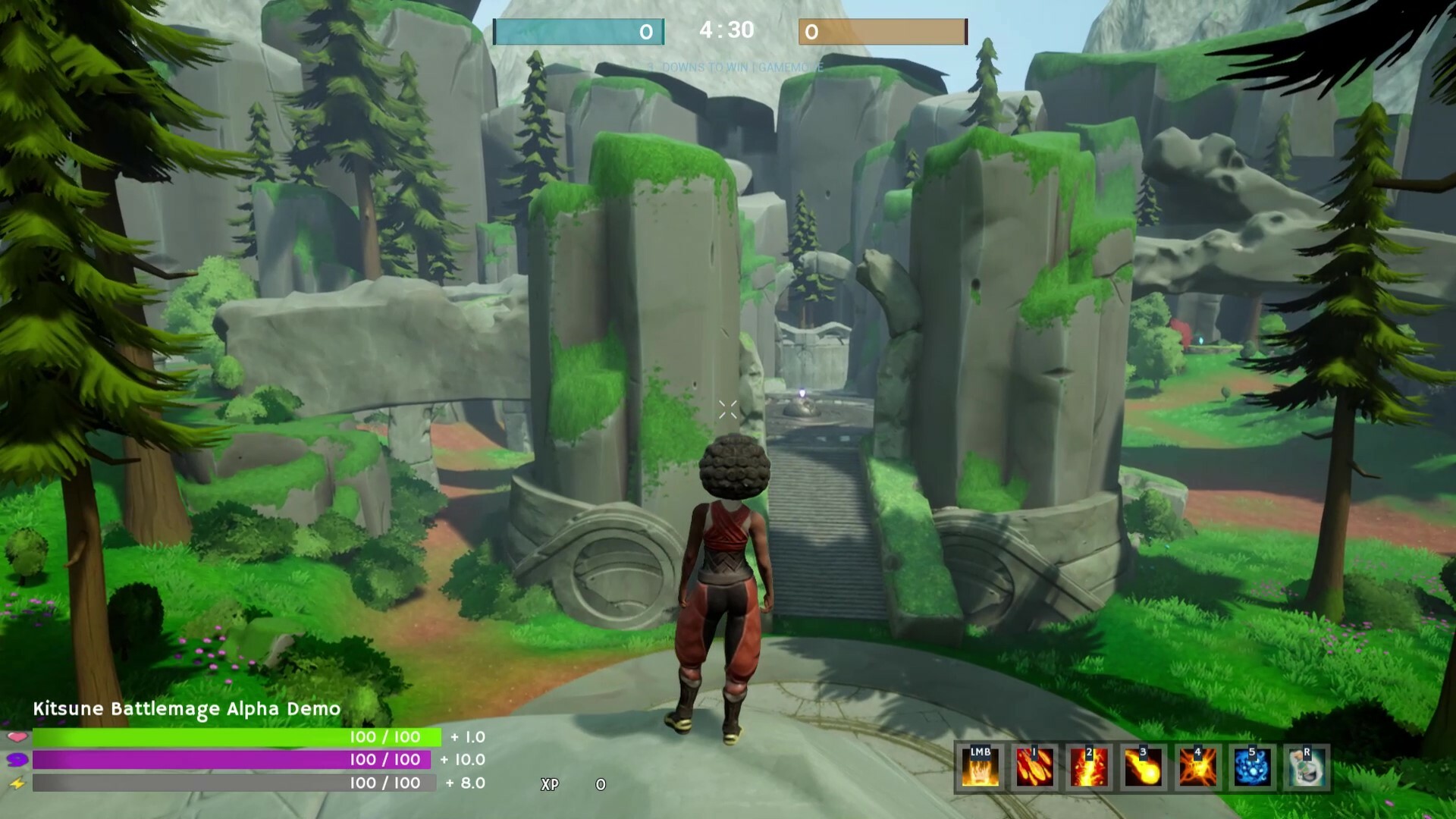
Task: Click the Kitsune Battlemage Alpha Demo title
Action: point(187,711)
